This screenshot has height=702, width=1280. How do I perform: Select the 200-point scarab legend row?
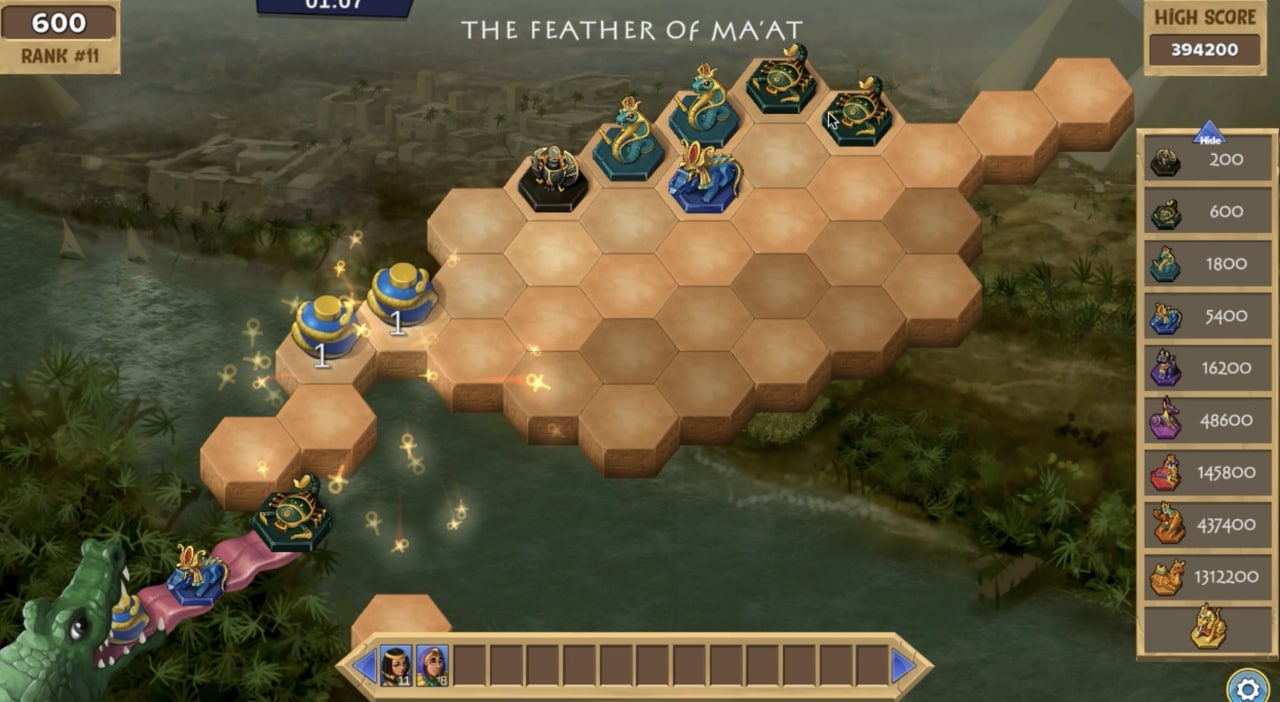tap(1209, 160)
